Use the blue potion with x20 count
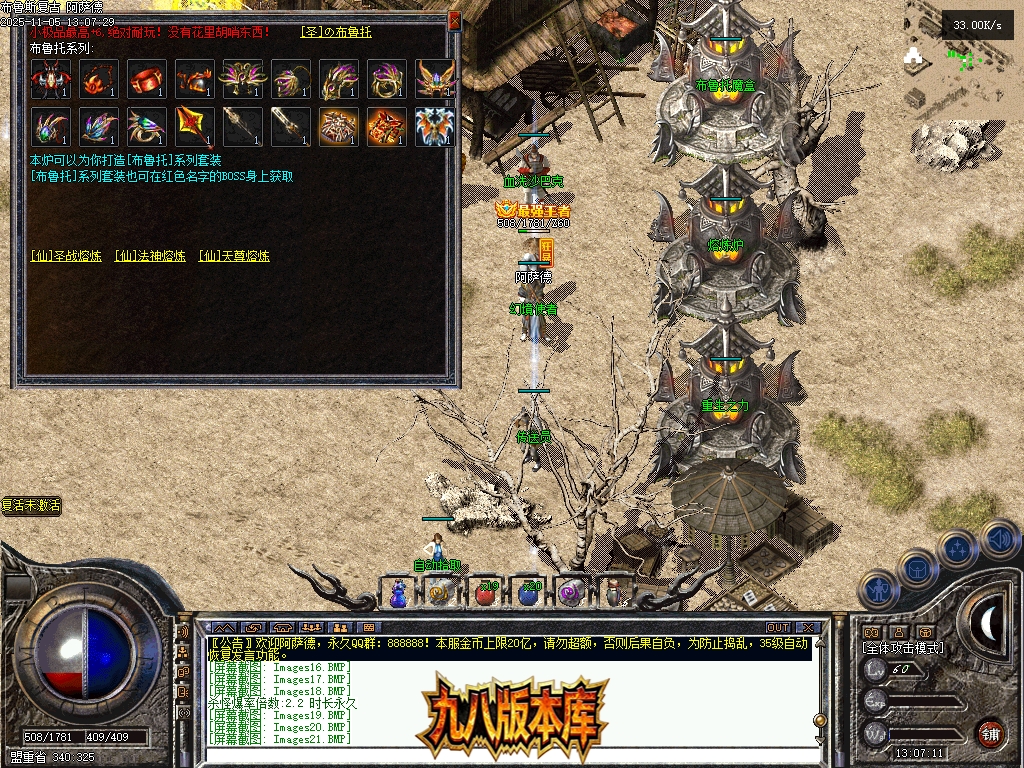The image size is (1024, 768). click(x=528, y=592)
